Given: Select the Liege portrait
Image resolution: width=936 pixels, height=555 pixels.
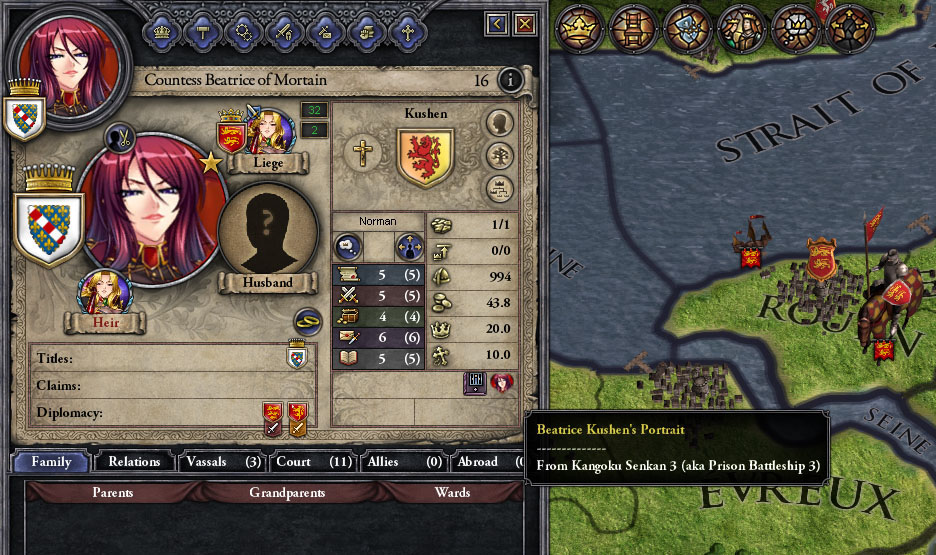Looking at the screenshot, I should (269, 131).
